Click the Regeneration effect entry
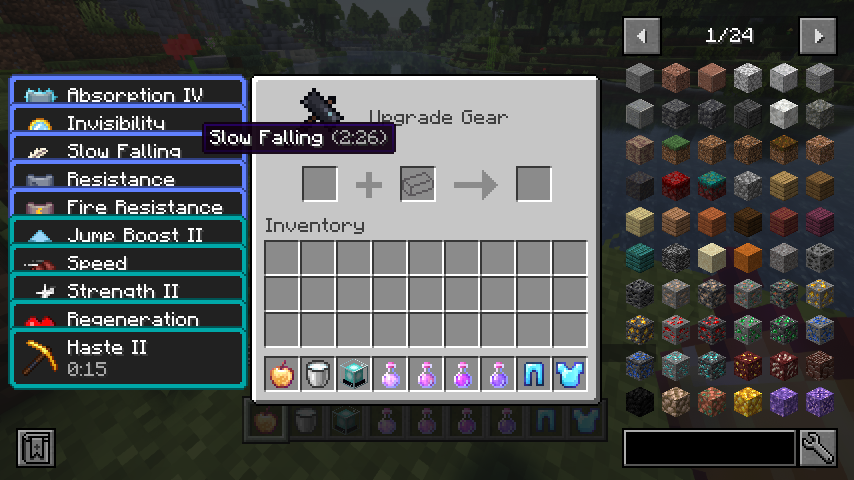This screenshot has width=854, height=480. [x=128, y=319]
